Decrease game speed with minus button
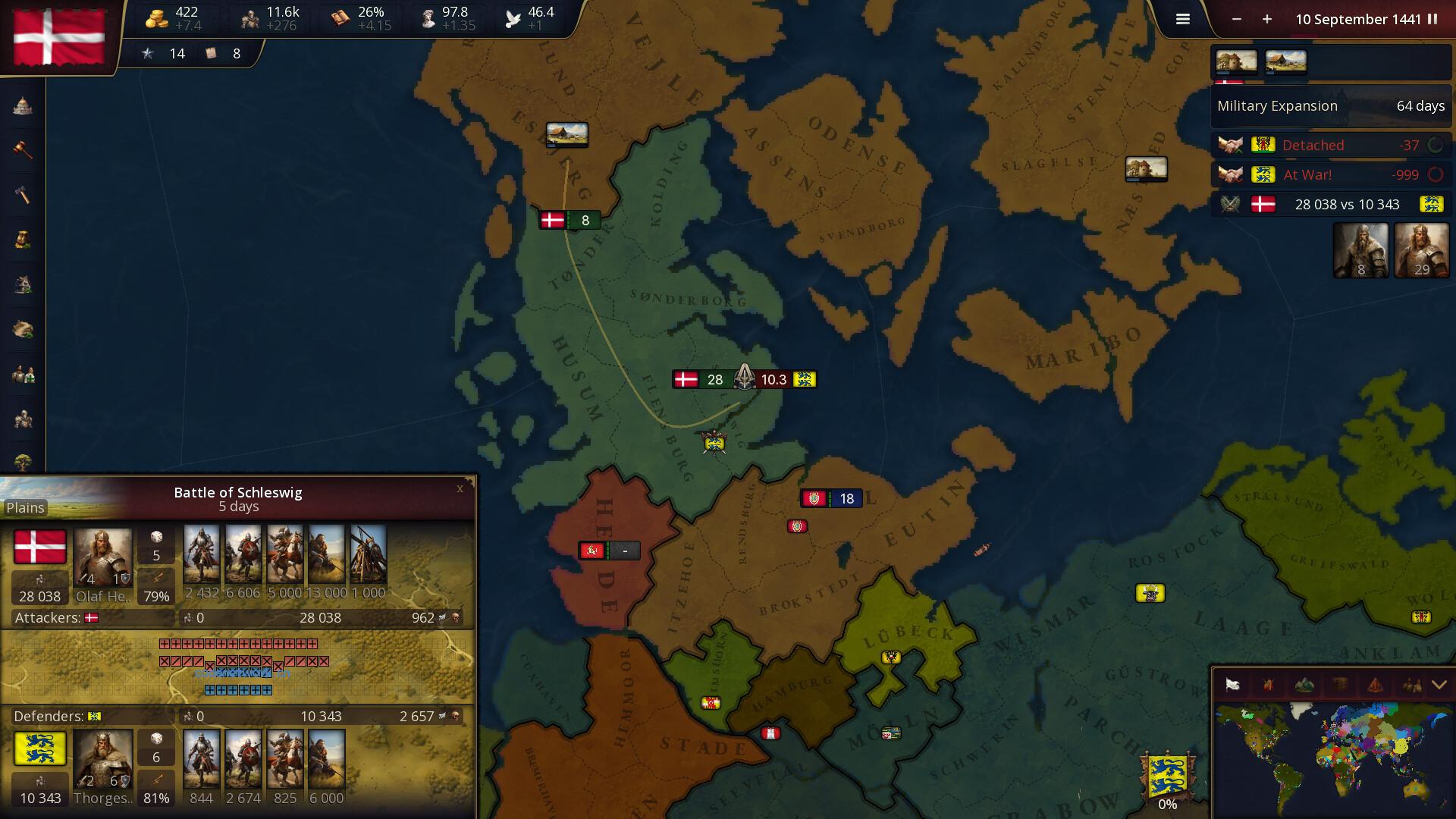 (x=1237, y=20)
